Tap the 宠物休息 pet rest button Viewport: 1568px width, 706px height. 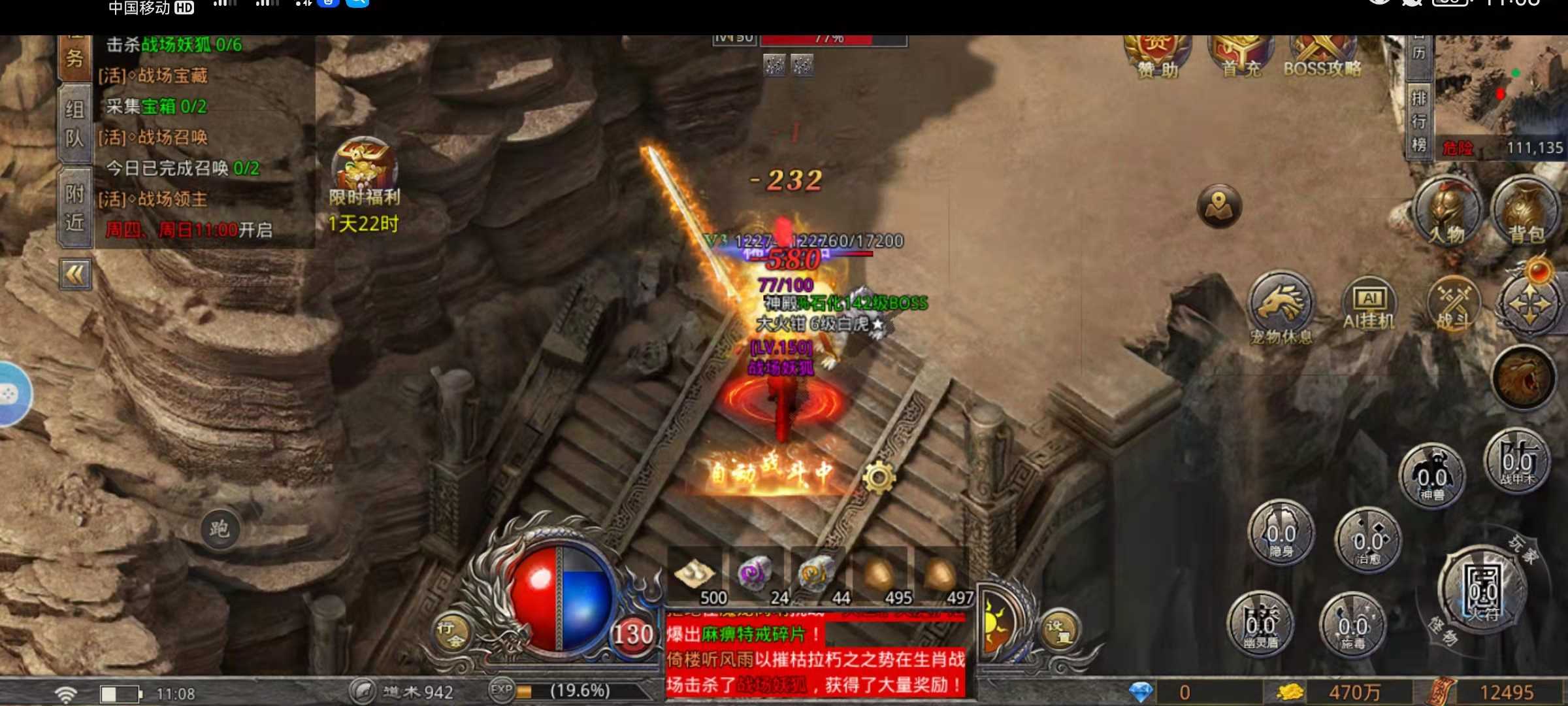pyautogui.click(x=1280, y=307)
